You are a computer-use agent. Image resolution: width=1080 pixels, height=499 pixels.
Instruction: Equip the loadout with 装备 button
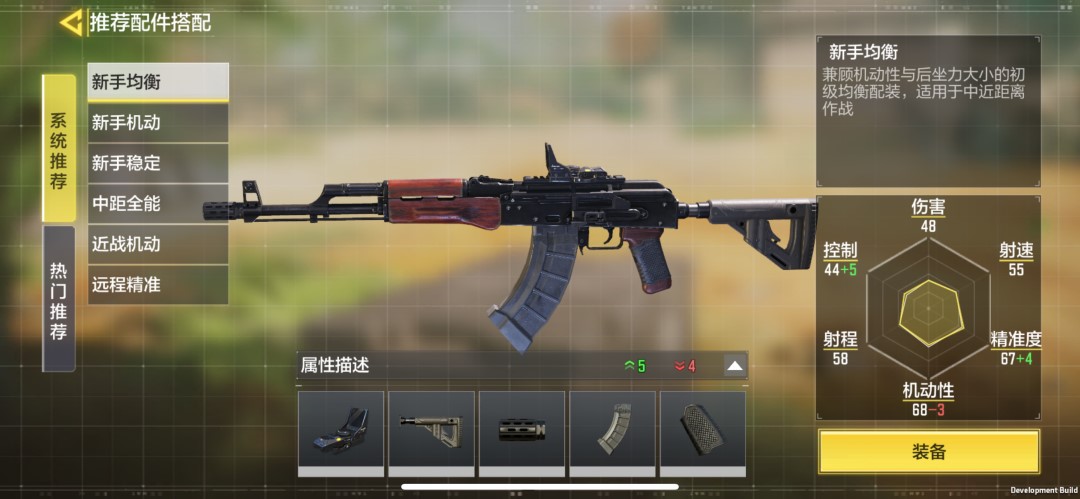(929, 452)
